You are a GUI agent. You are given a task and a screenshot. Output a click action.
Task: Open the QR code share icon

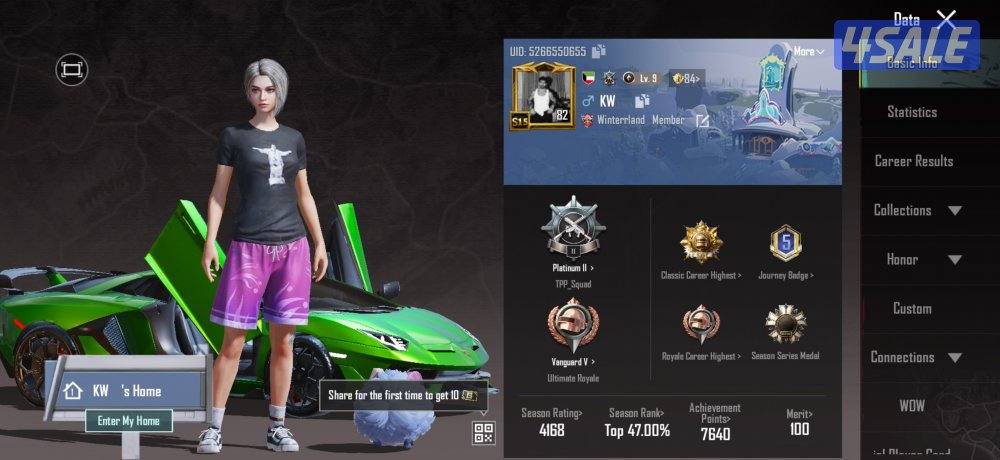point(484,433)
